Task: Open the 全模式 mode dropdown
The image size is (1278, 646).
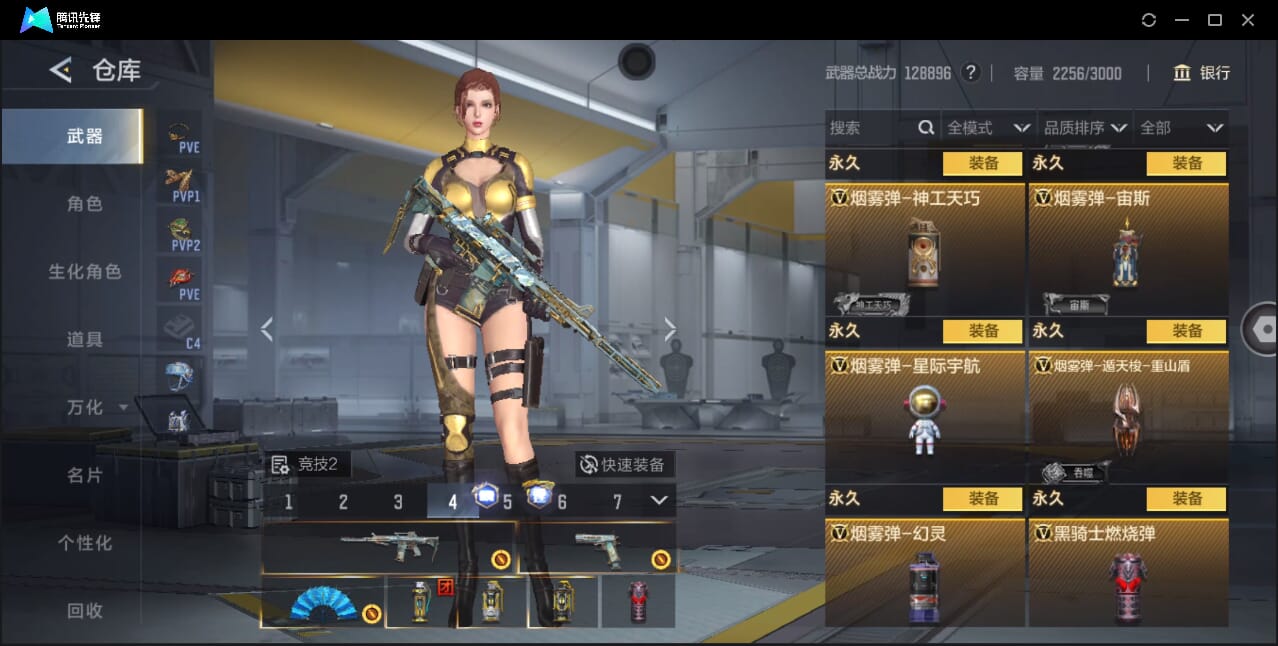Action: (x=987, y=128)
